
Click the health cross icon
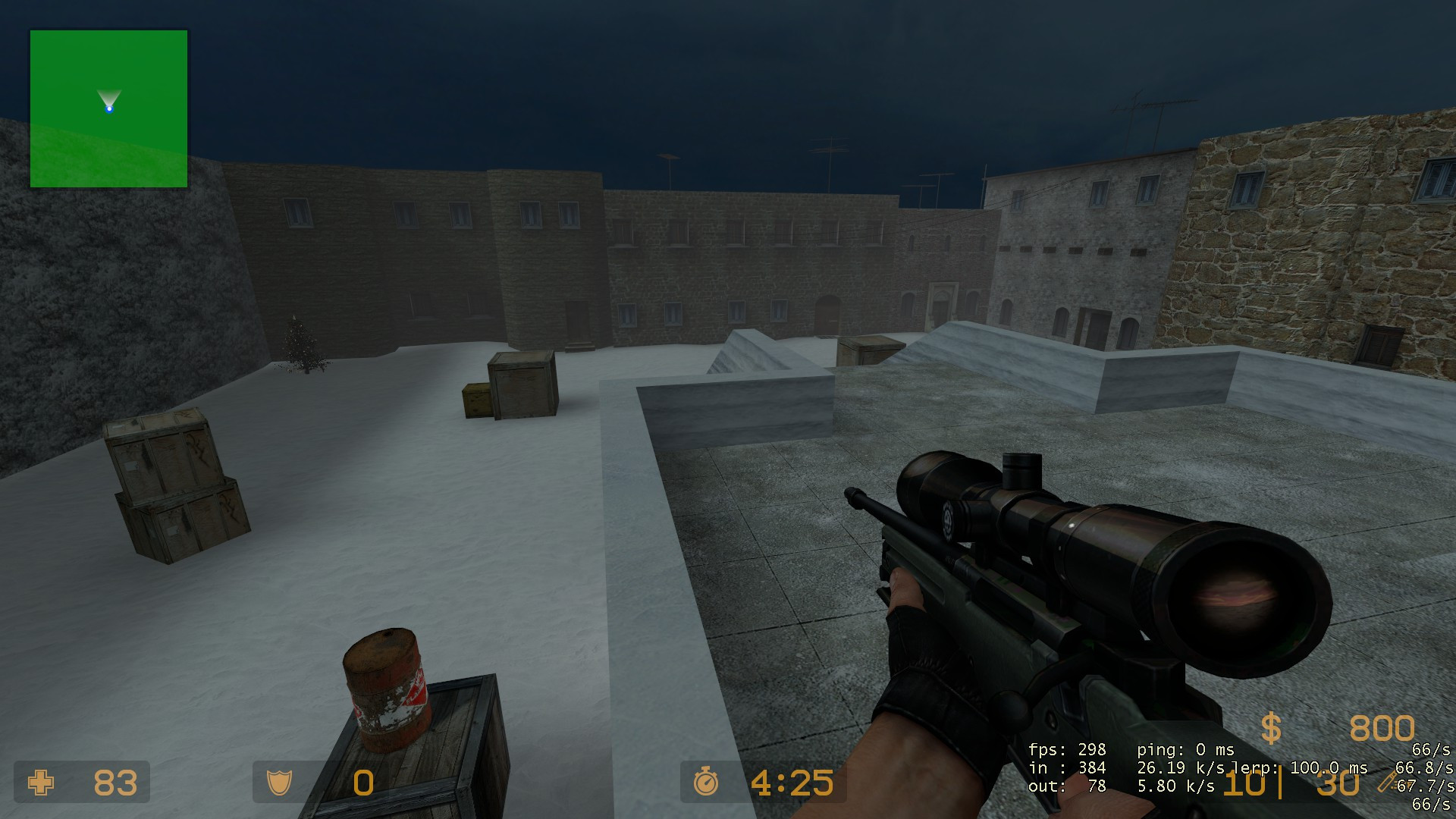pos(39,783)
